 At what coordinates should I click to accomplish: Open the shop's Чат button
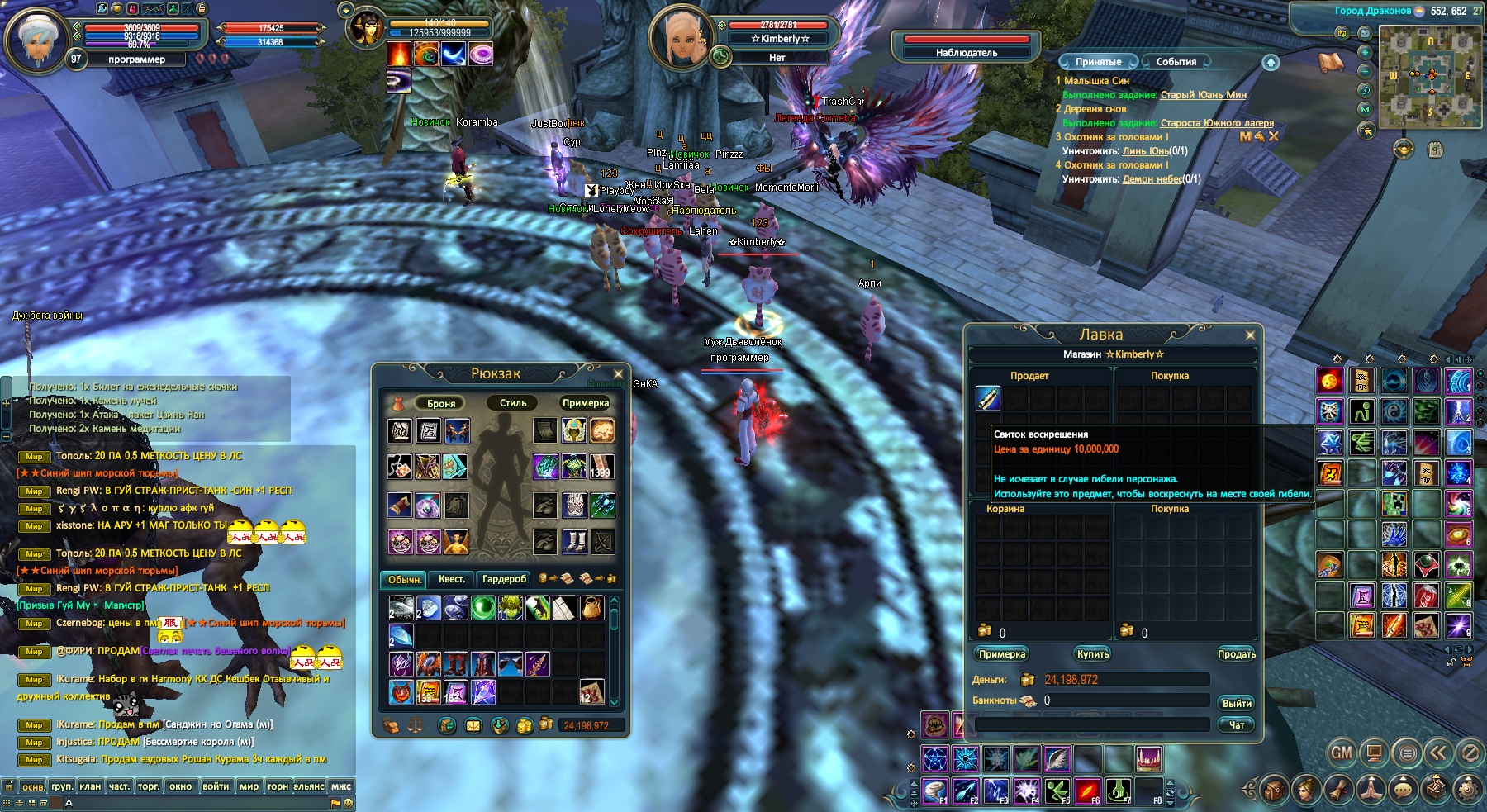pyautogui.click(x=1236, y=724)
